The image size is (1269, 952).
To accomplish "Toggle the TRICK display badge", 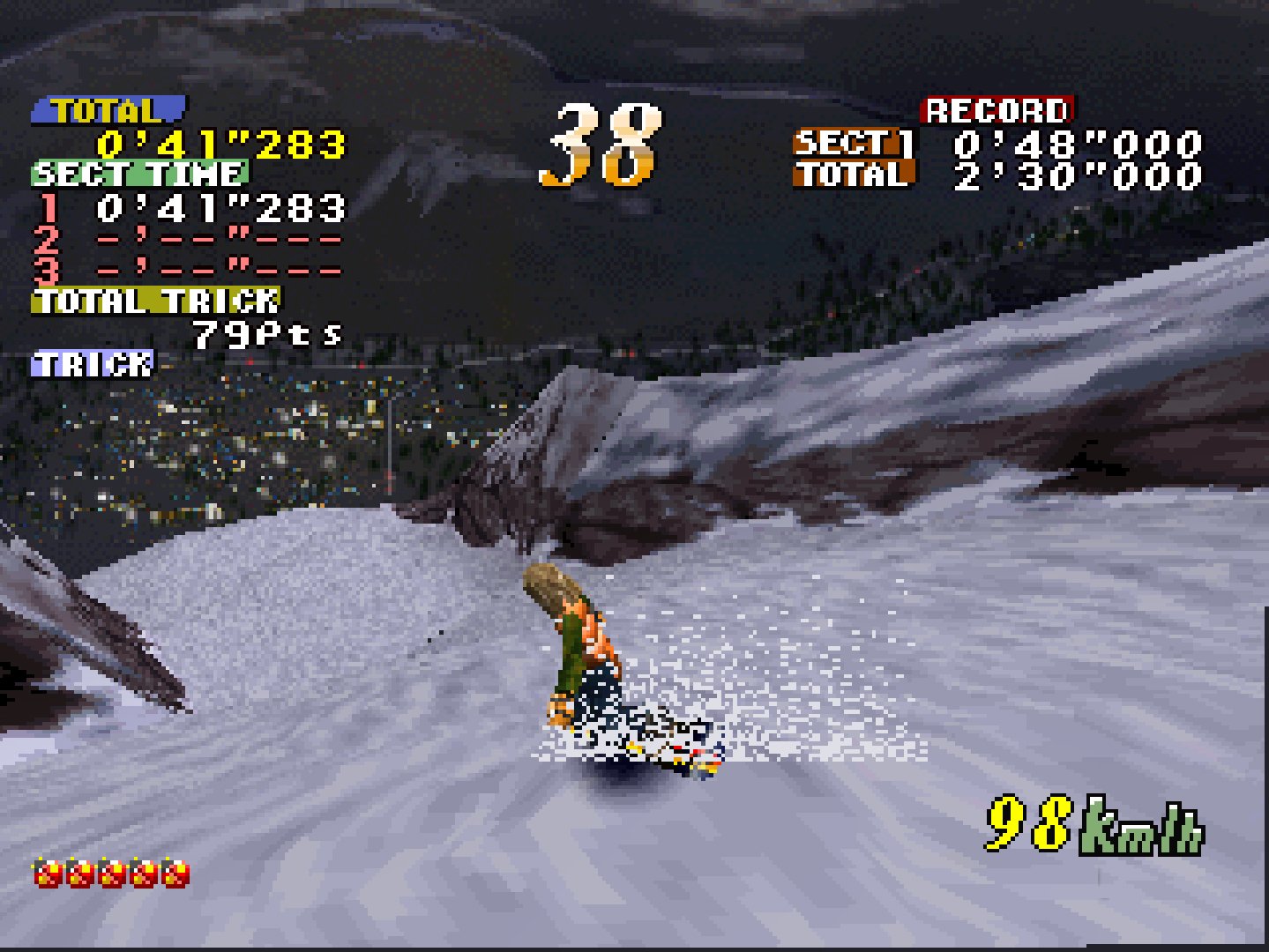I will pyautogui.click(x=91, y=362).
